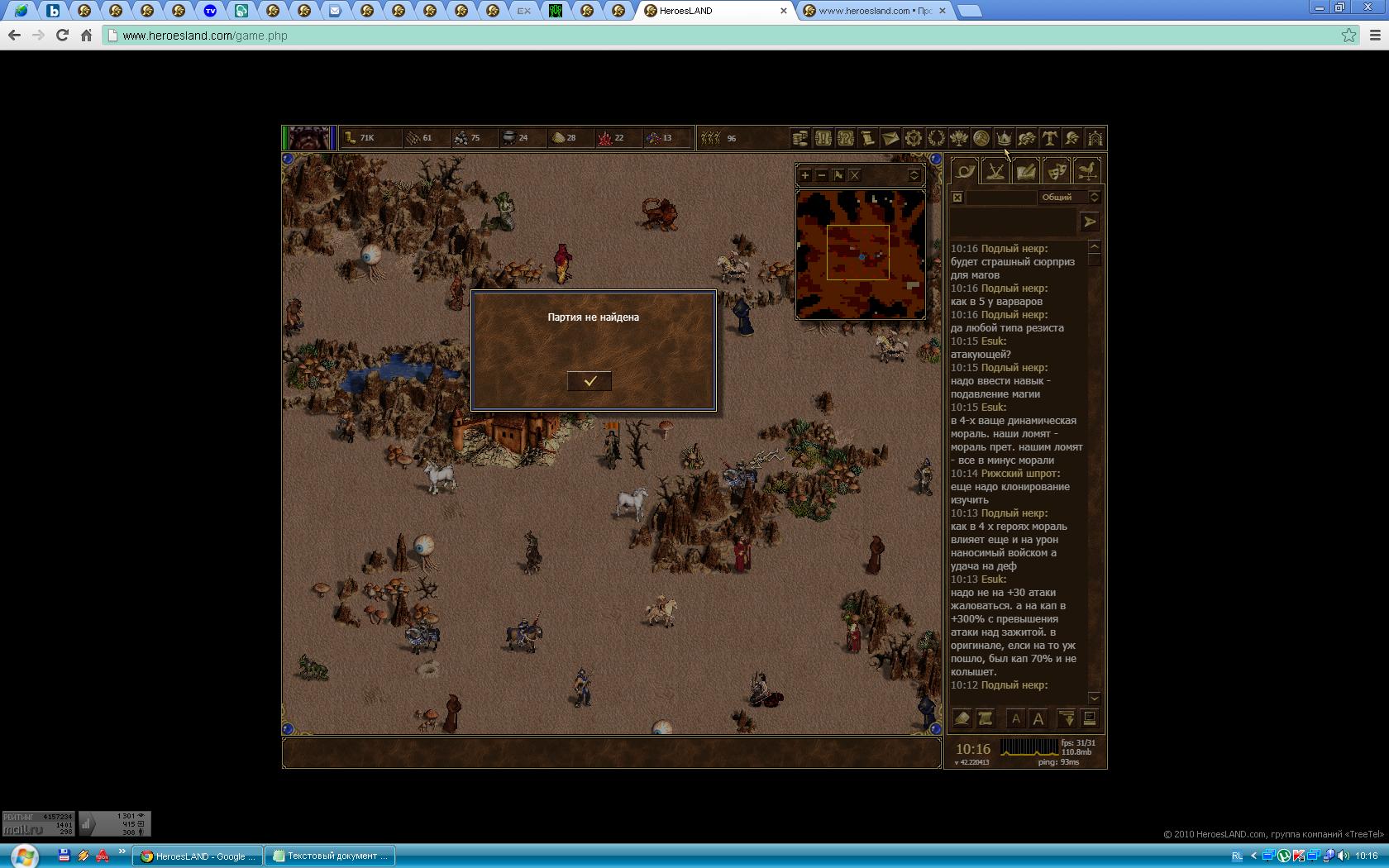The image size is (1389, 868).
Task: Open the scroll icon in the top toolbar
Action: pyautogui.click(x=868, y=138)
